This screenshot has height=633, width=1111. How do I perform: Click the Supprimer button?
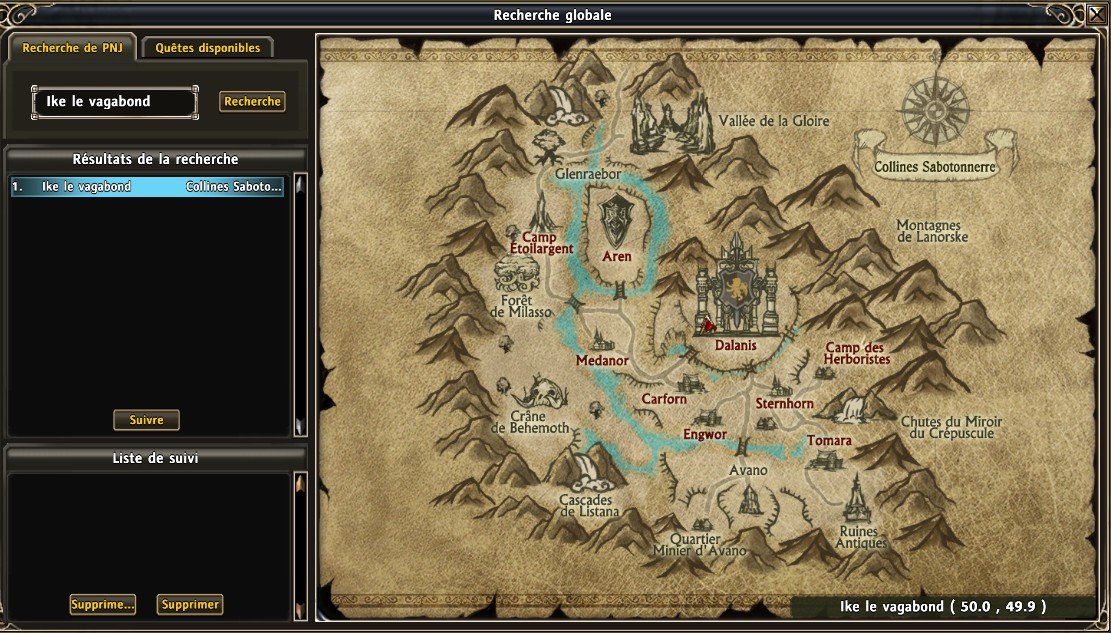coord(190,604)
